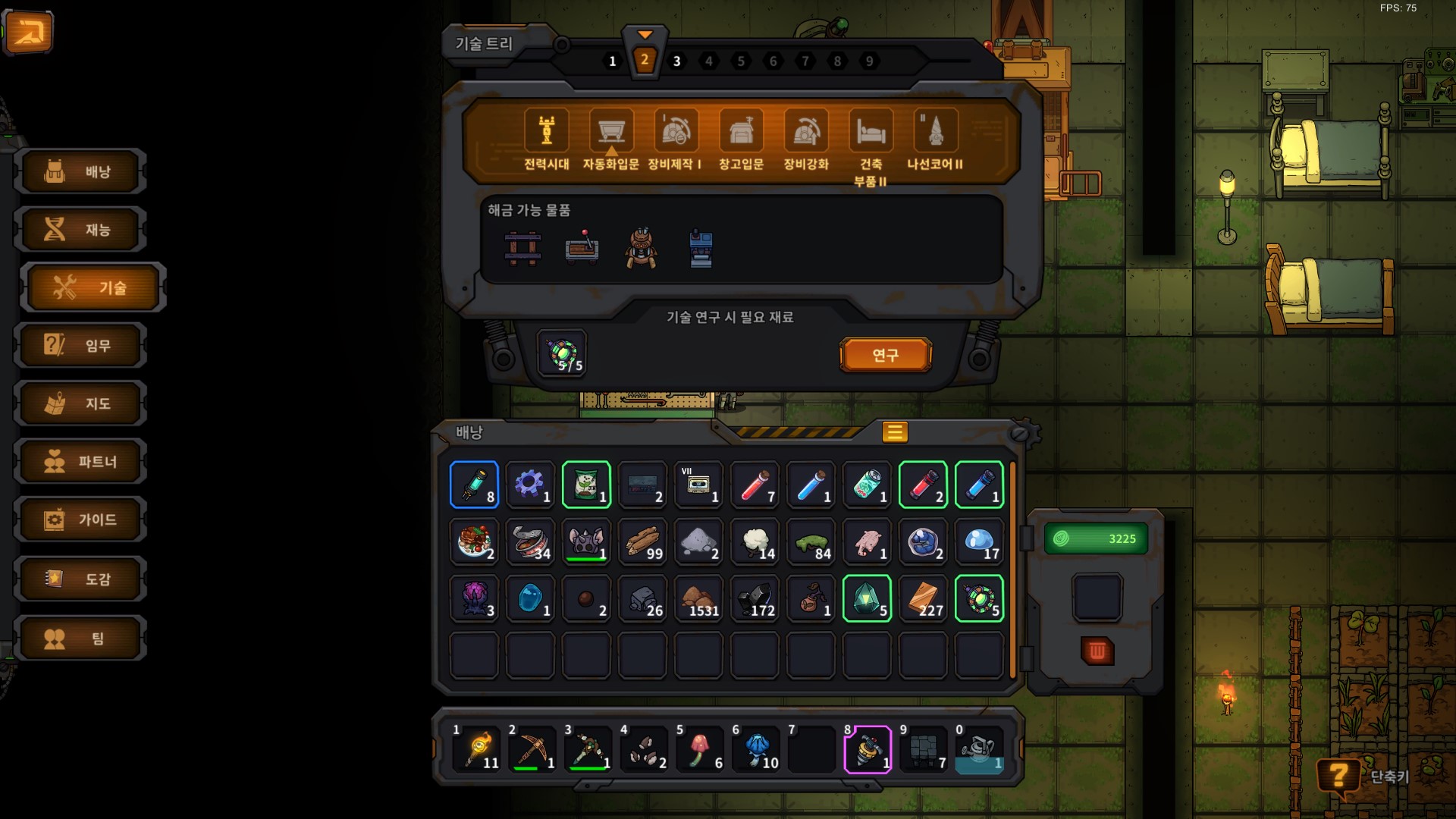
Task: Open the 팀 team menu
Action: (x=80, y=639)
